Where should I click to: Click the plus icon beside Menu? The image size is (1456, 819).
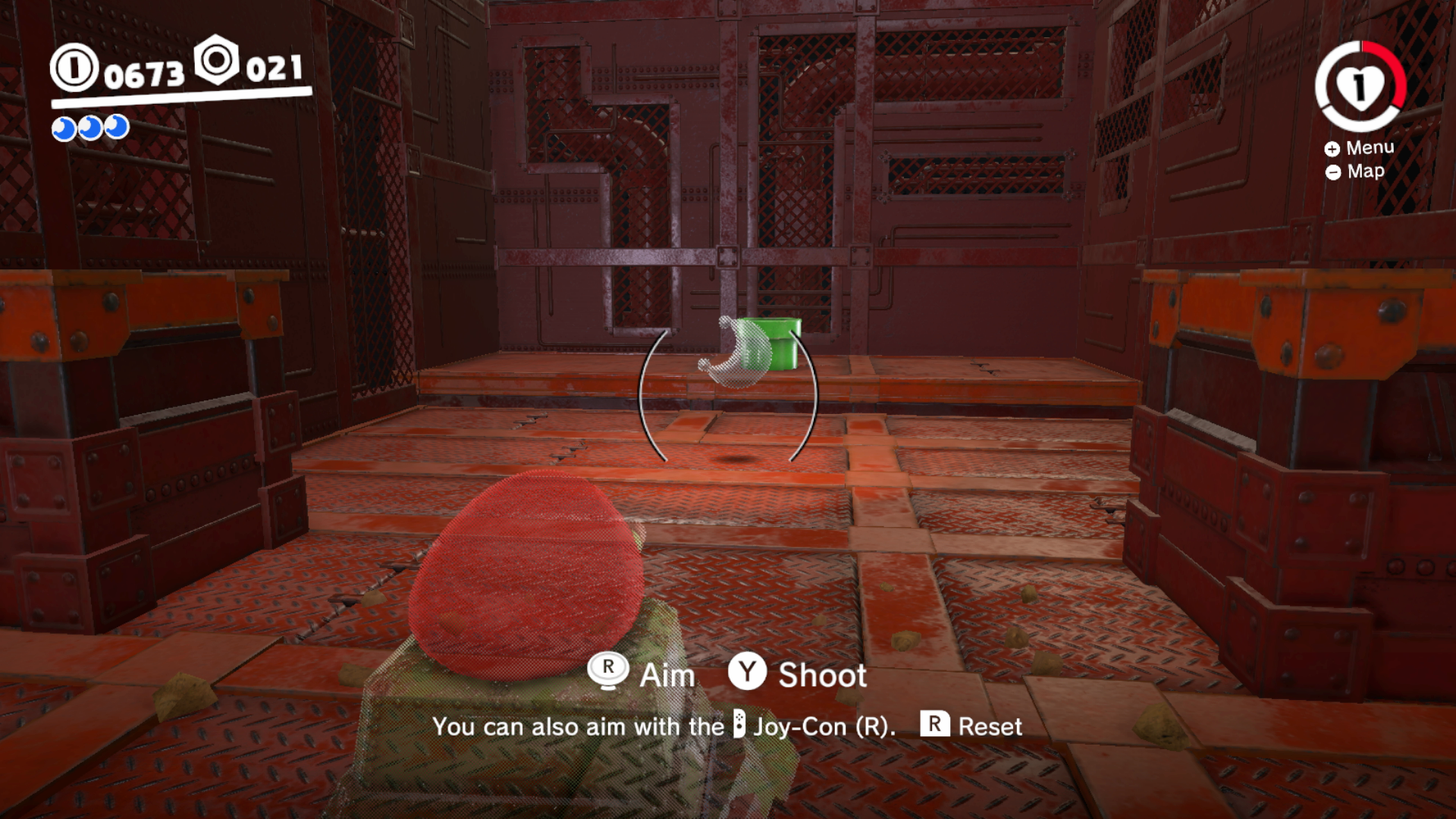tap(1332, 149)
